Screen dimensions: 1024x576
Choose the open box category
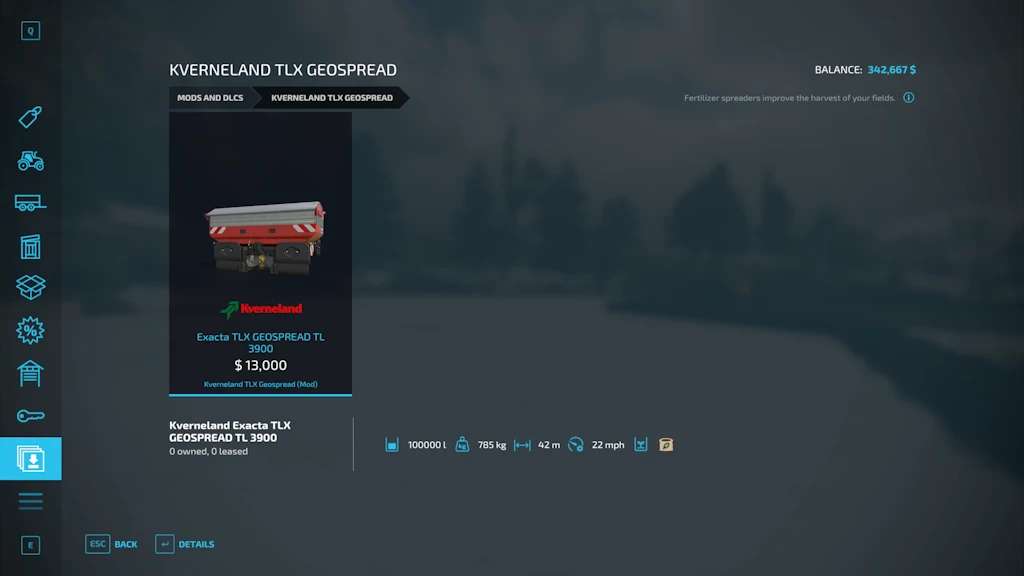click(30, 288)
